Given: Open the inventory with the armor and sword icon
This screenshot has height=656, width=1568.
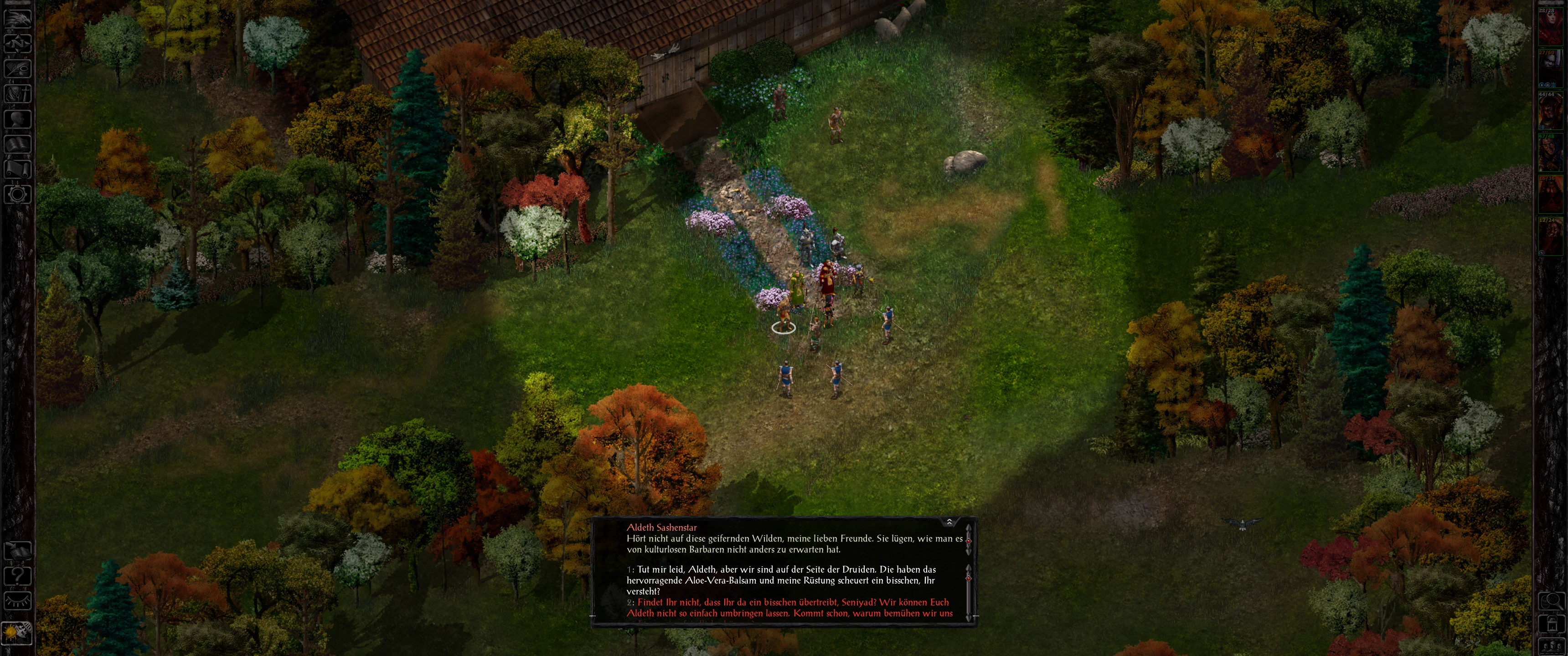Looking at the screenshot, I should click(18, 94).
